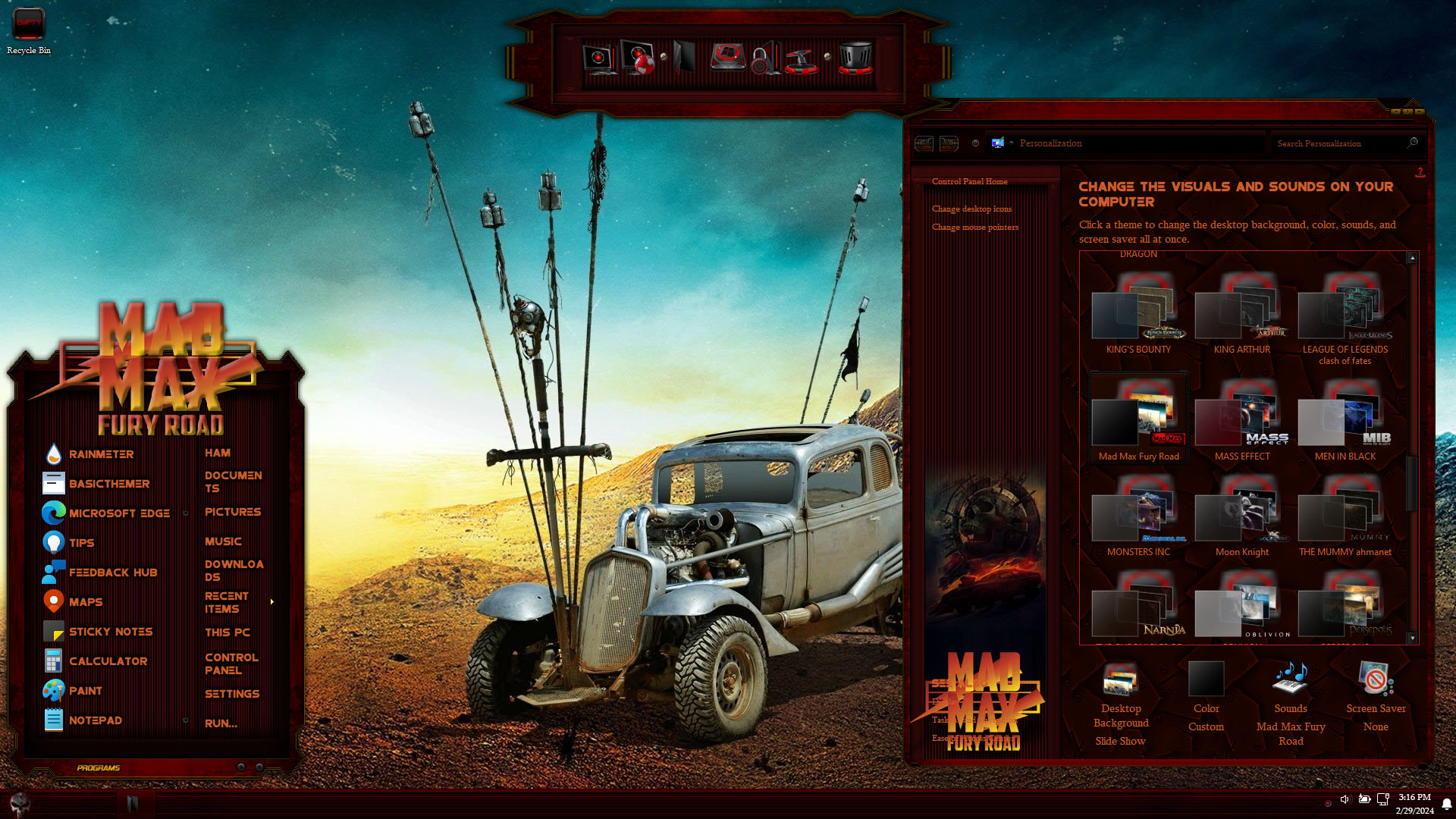Open the Recycle Bin desktop icon

pyautogui.click(x=29, y=30)
